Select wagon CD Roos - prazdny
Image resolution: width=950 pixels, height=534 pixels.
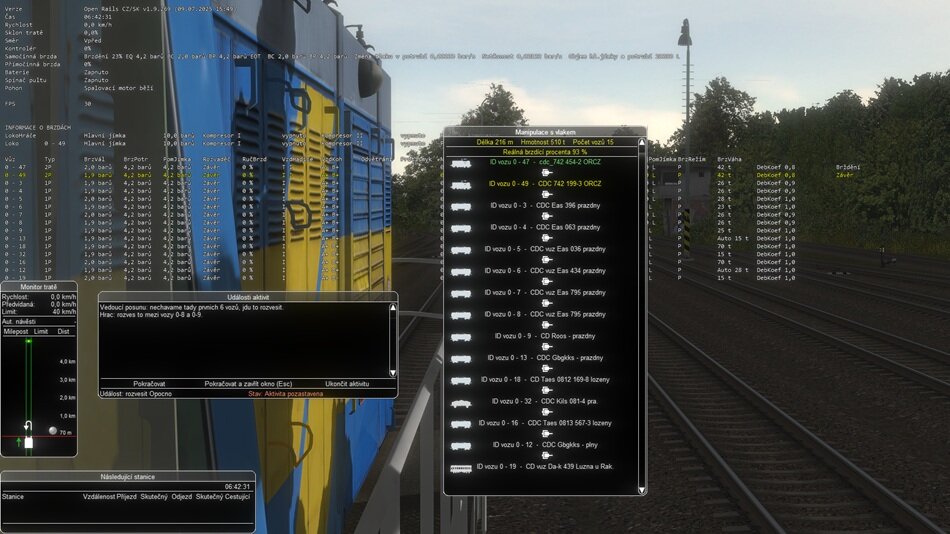[547, 336]
